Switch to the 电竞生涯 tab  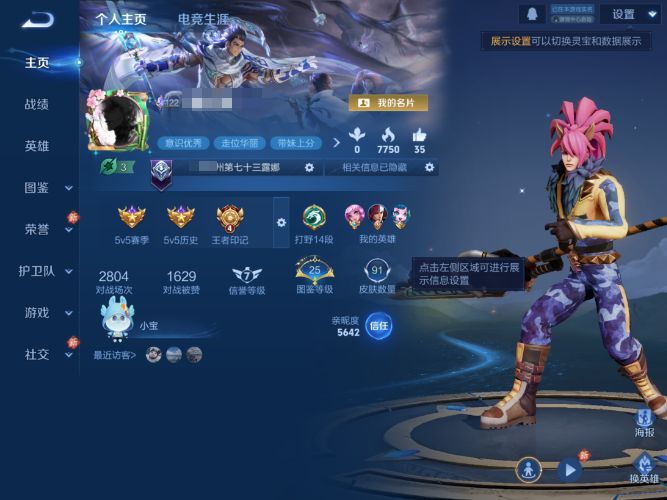point(203,19)
